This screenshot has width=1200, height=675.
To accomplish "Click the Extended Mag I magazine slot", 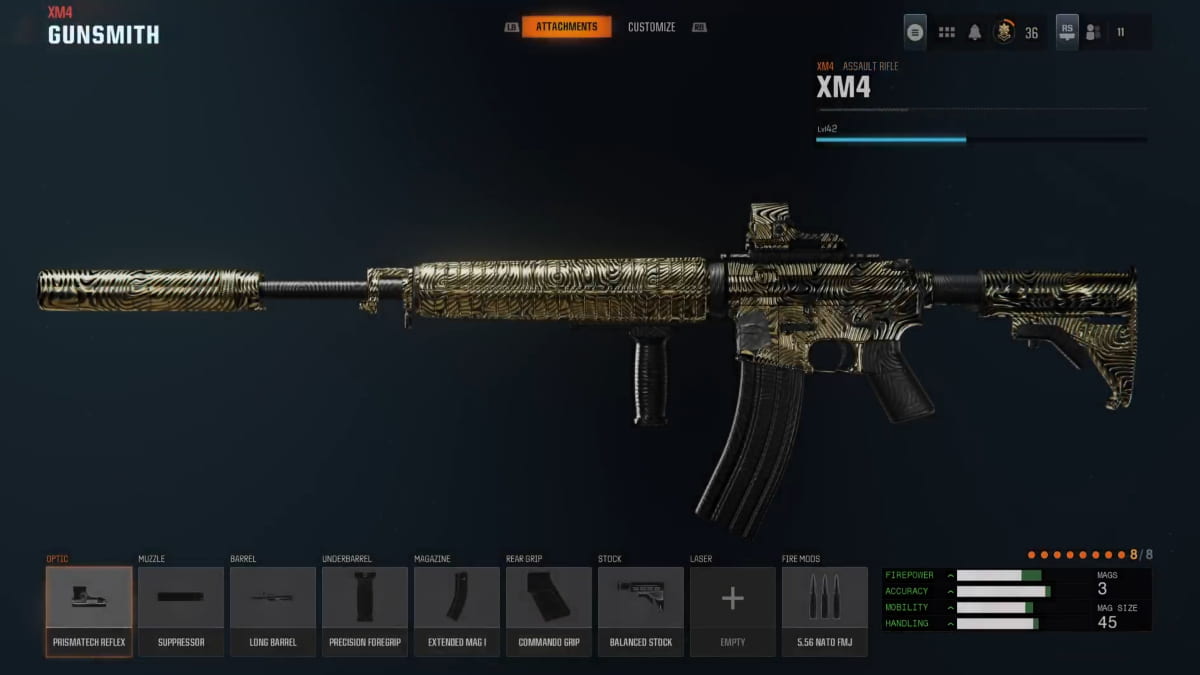I will [x=457, y=611].
